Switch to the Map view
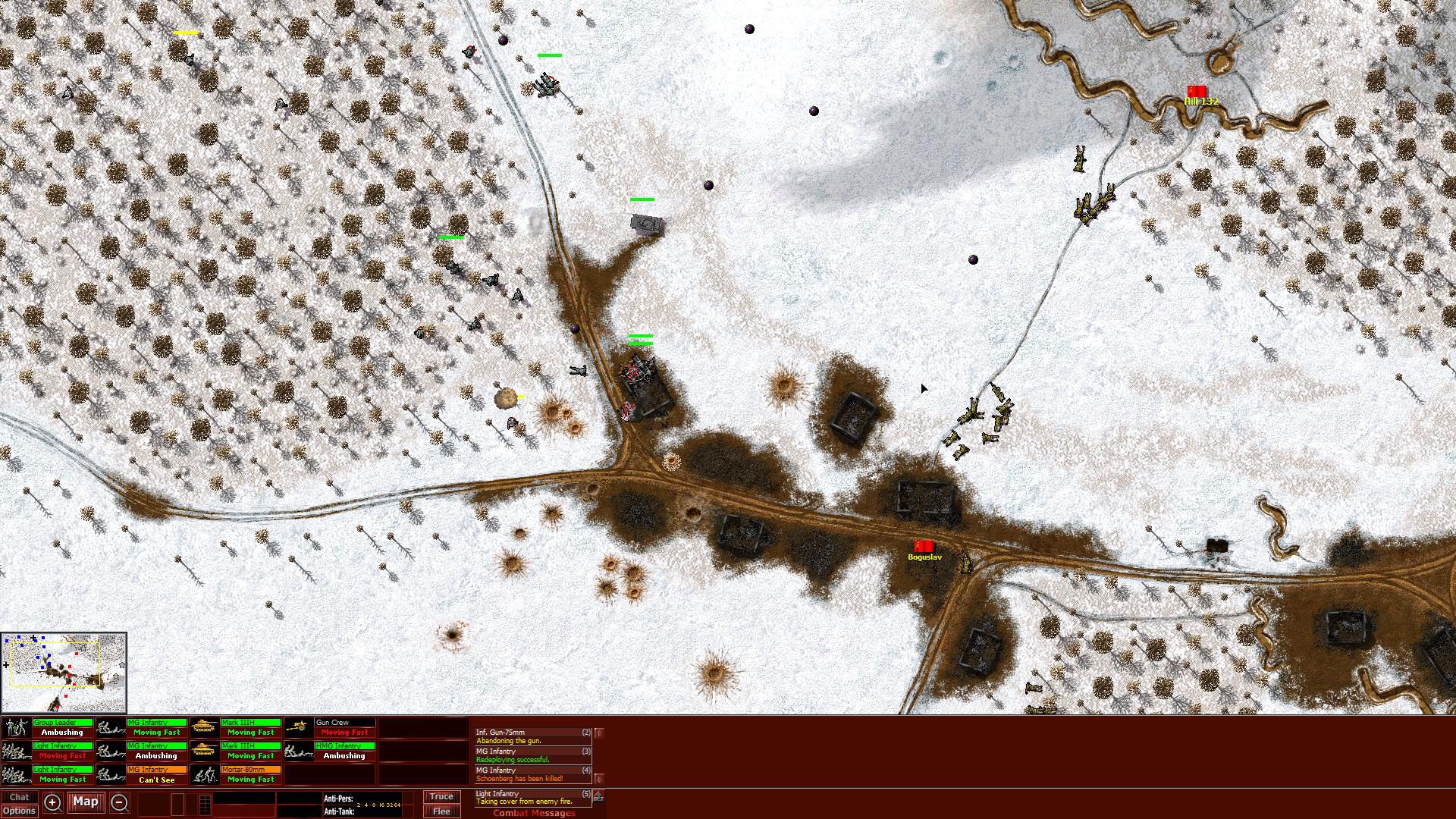 [86, 802]
